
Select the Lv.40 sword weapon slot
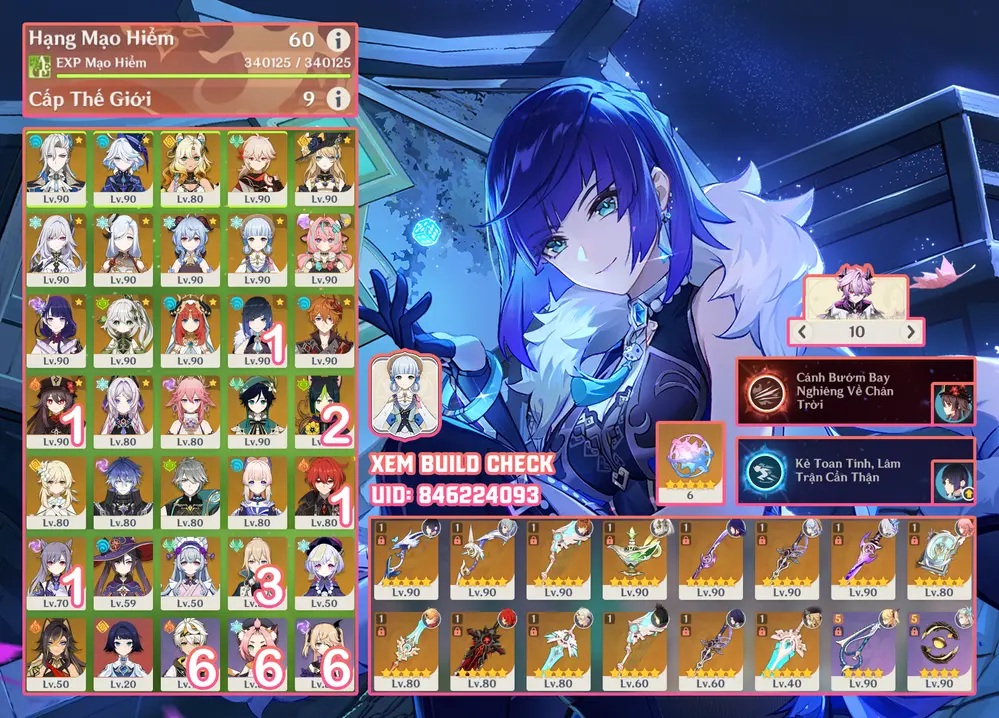(786, 649)
